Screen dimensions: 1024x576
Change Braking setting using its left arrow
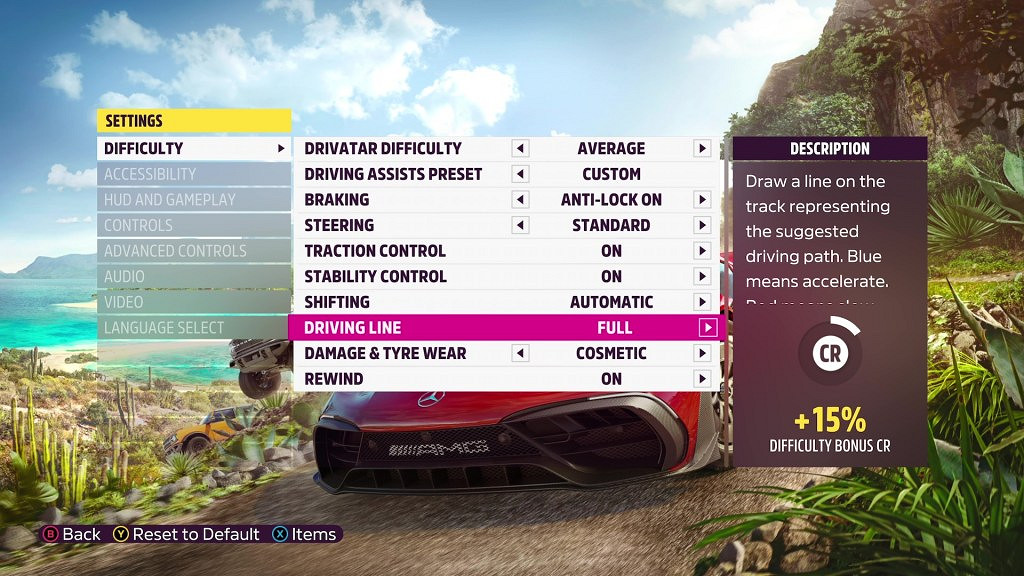click(520, 200)
